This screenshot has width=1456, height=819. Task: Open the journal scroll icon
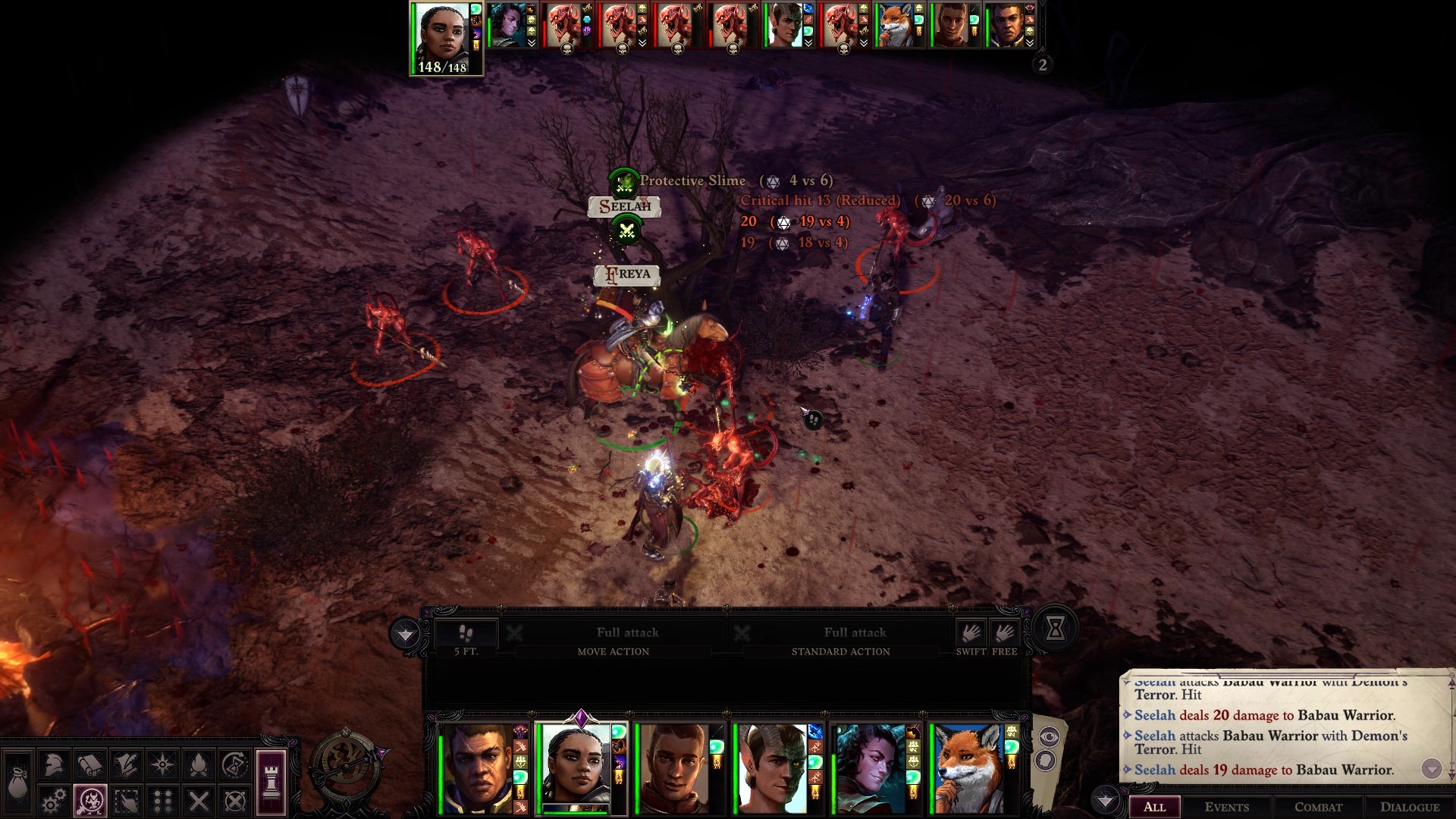point(127,764)
